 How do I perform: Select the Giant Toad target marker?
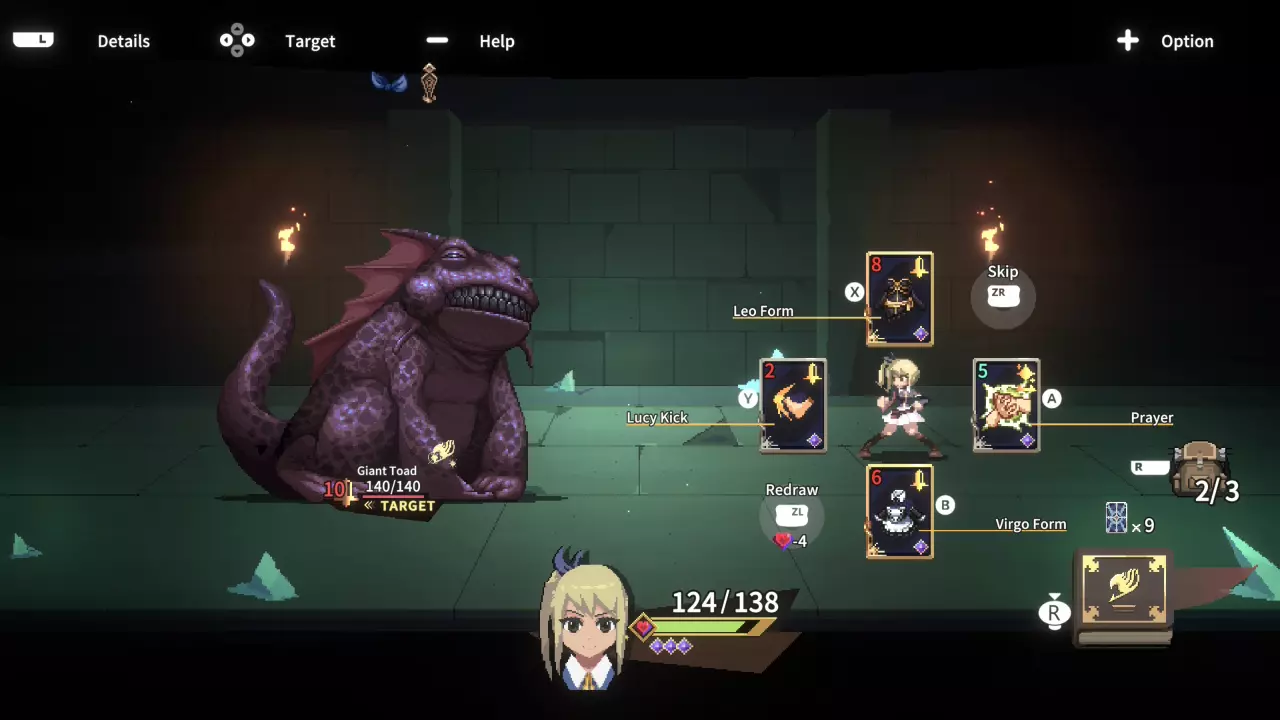401,506
